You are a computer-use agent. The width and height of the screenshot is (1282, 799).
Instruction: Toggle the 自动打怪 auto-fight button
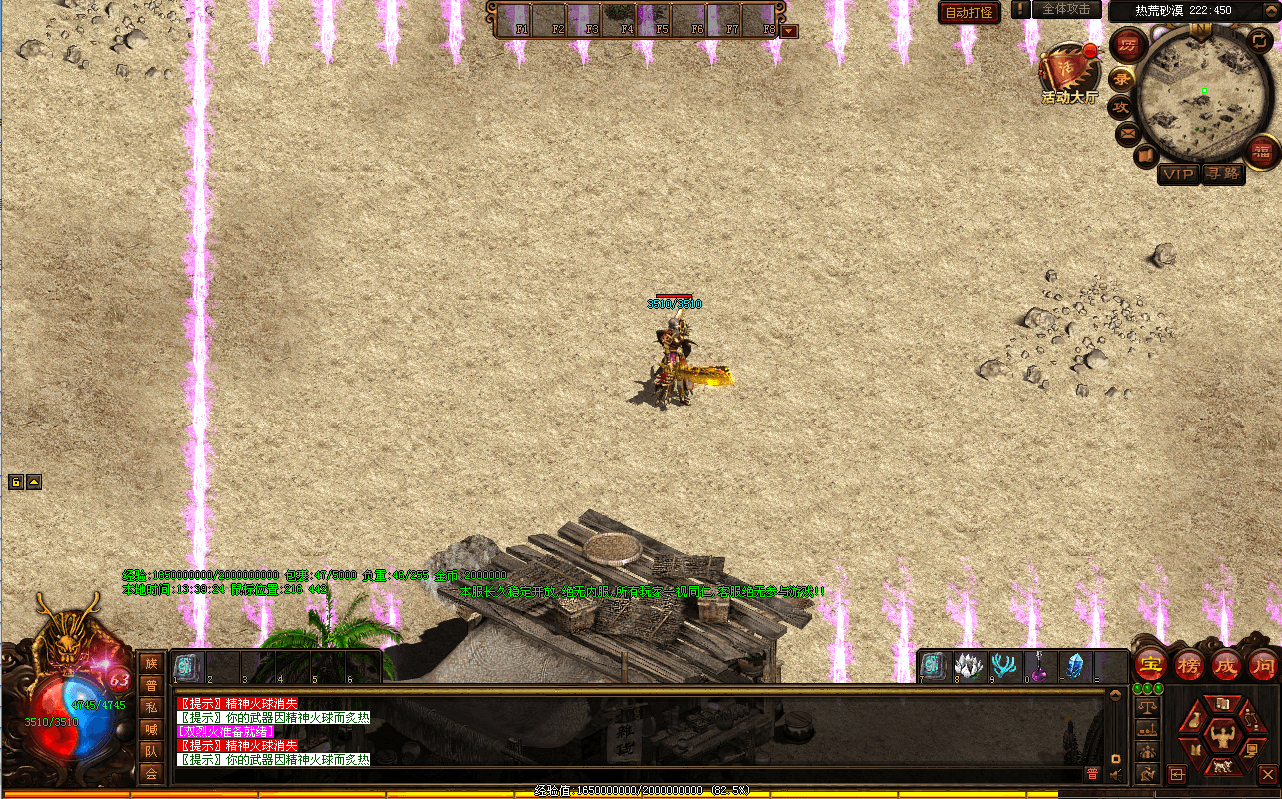point(969,13)
